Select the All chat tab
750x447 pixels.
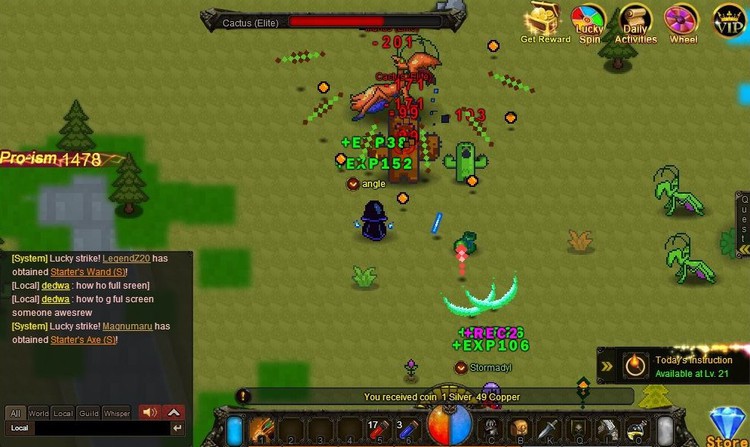point(15,412)
